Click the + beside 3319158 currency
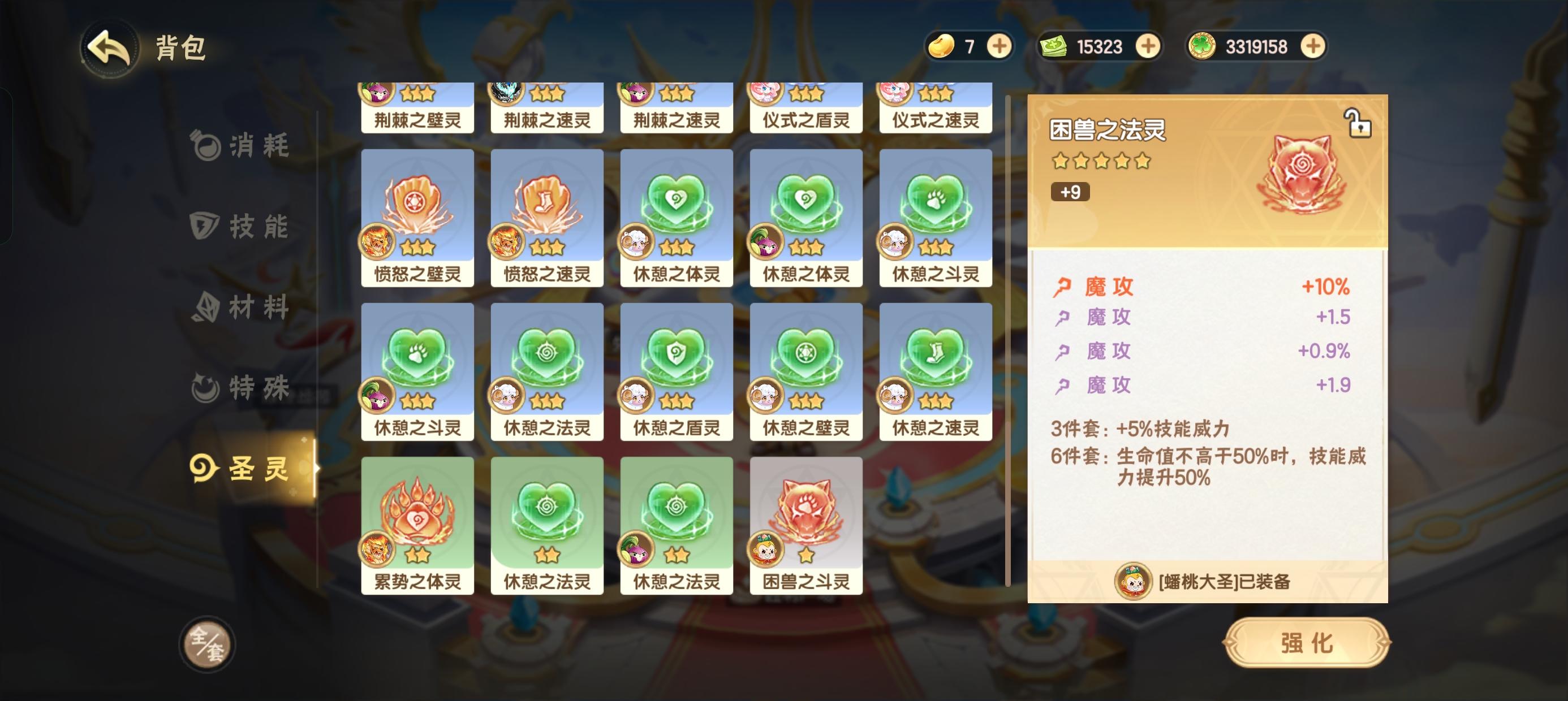This screenshot has height=701, width=1568. click(1312, 46)
